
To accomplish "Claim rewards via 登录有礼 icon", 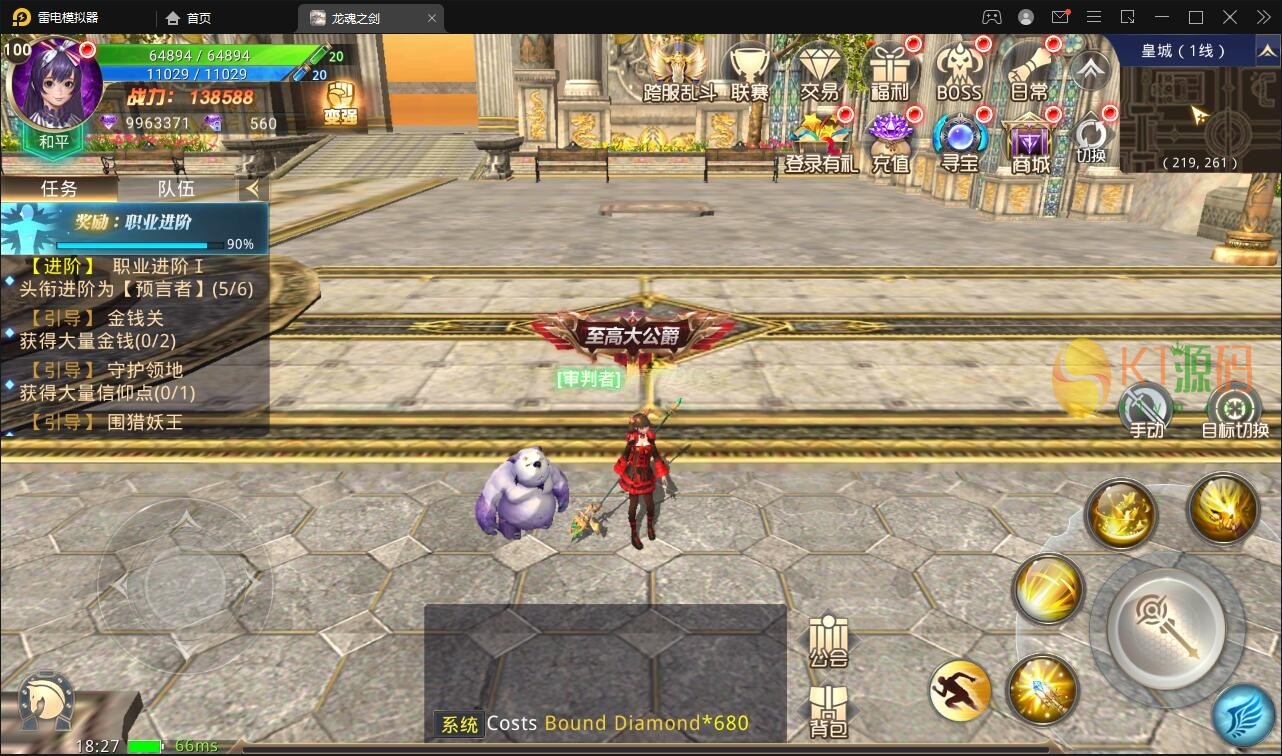I will [x=820, y=142].
